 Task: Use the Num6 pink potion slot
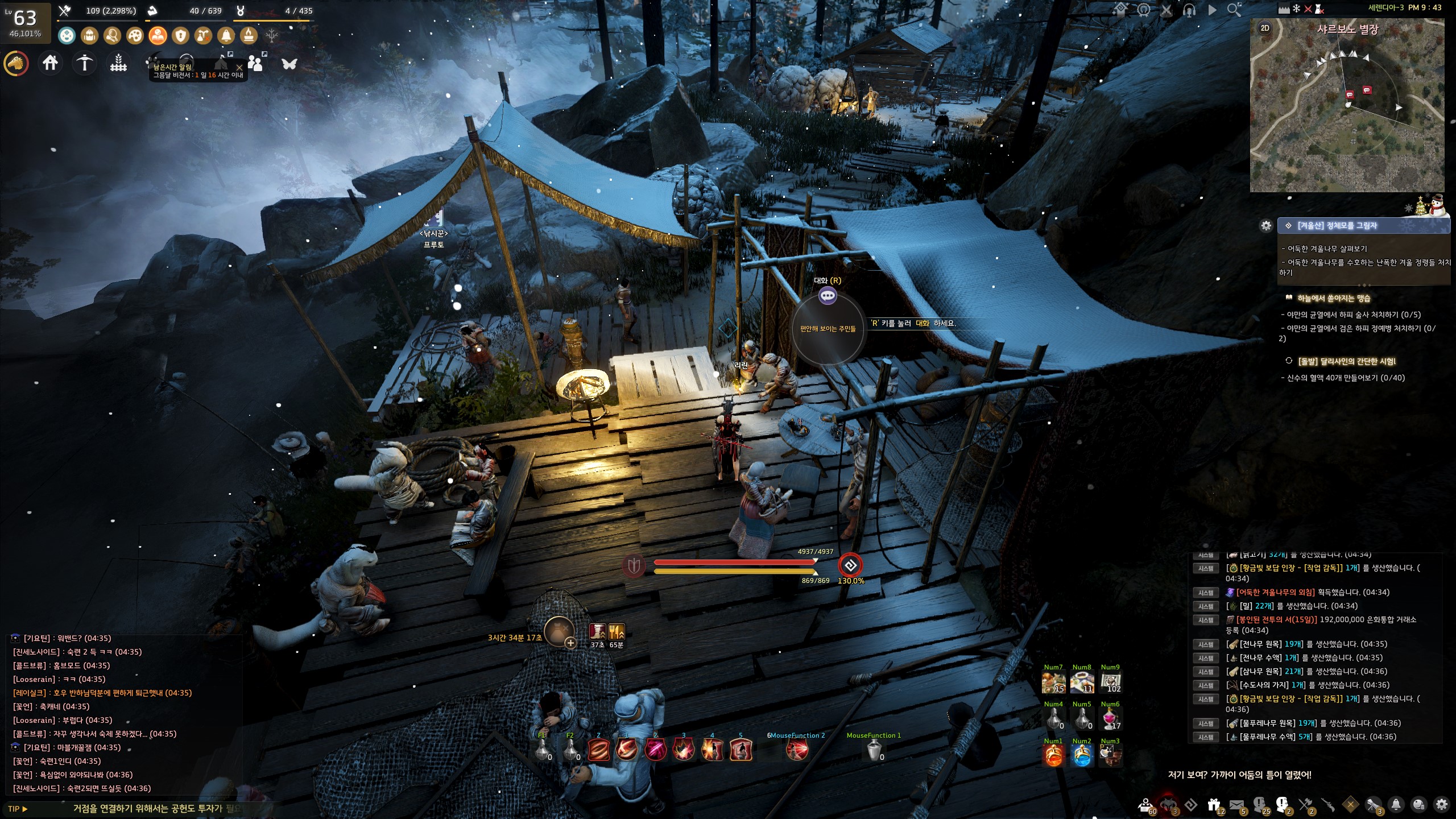click(1110, 719)
